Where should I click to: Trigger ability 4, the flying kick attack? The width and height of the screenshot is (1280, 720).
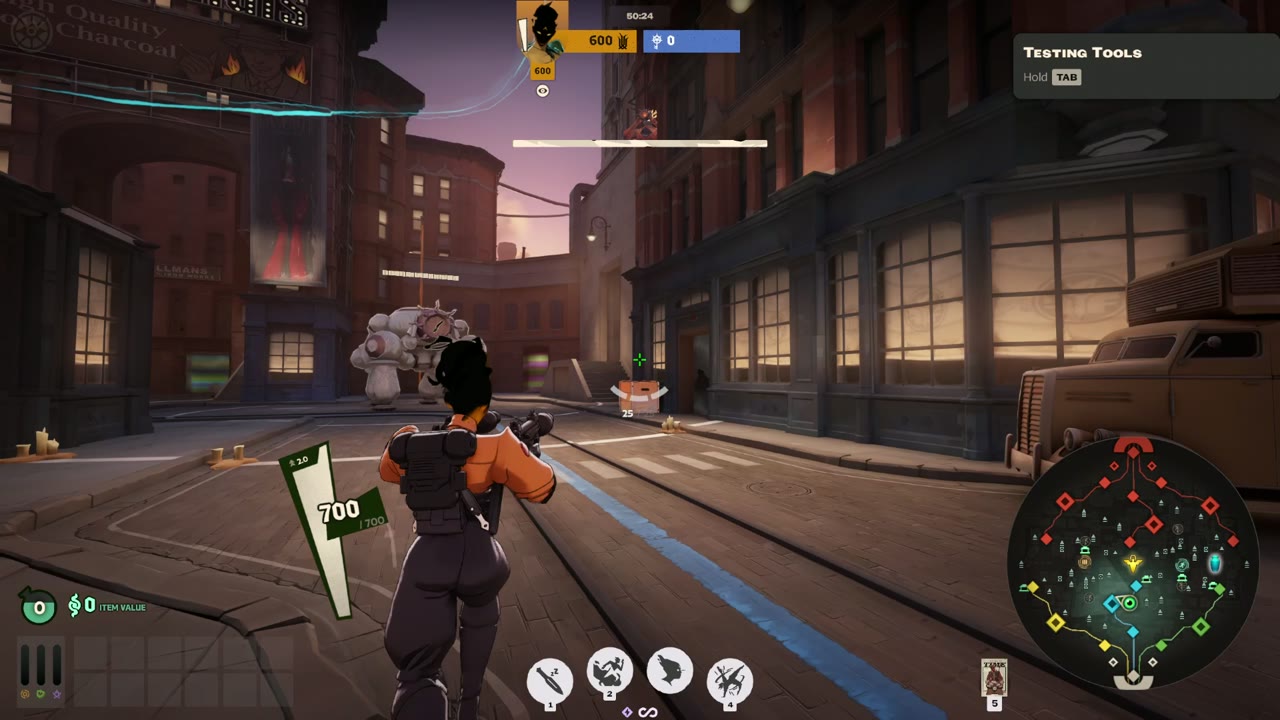pyautogui.click(x=729, y=677)
